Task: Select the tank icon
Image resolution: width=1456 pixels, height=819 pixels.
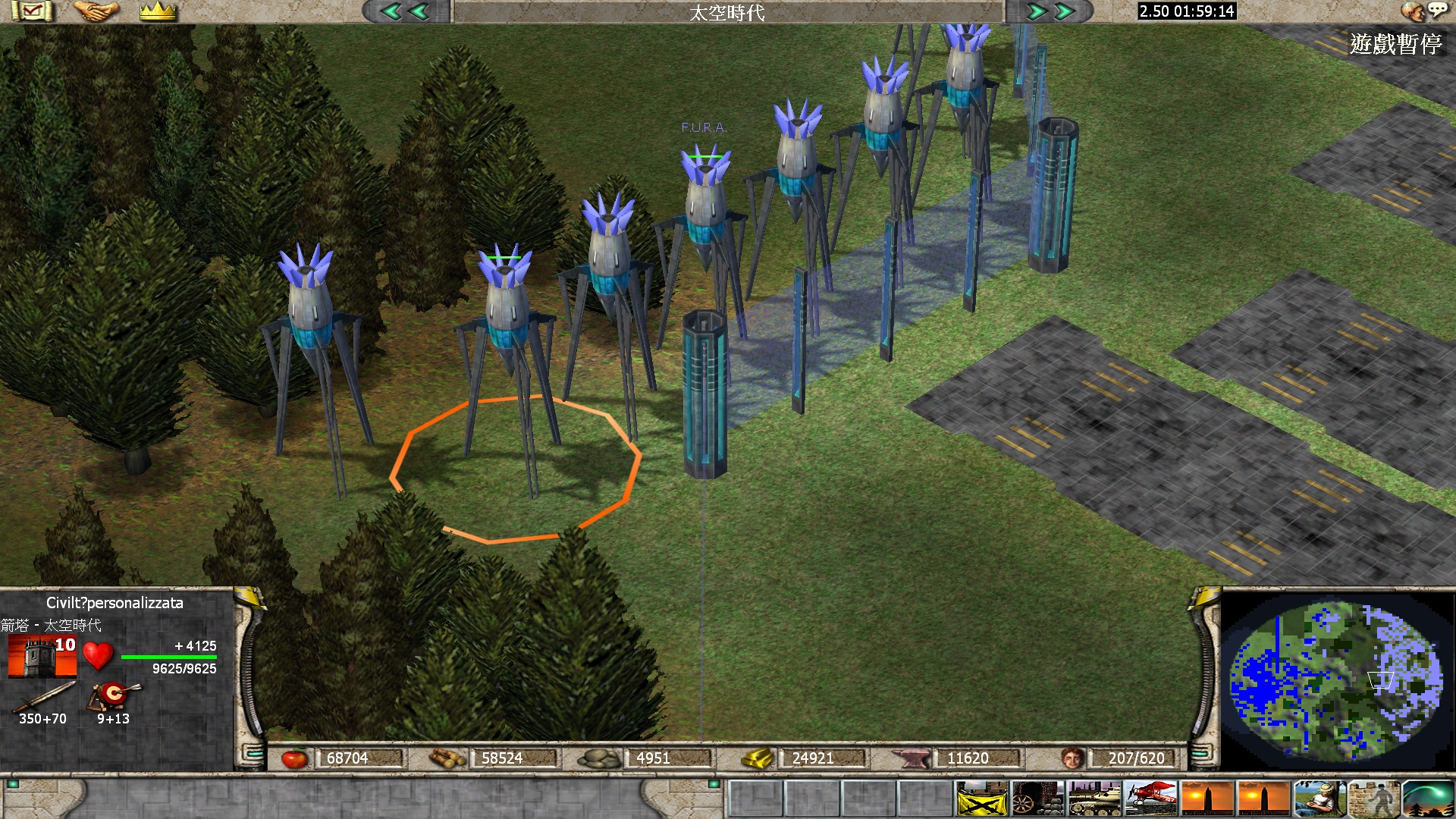Action: (1094, 799)
